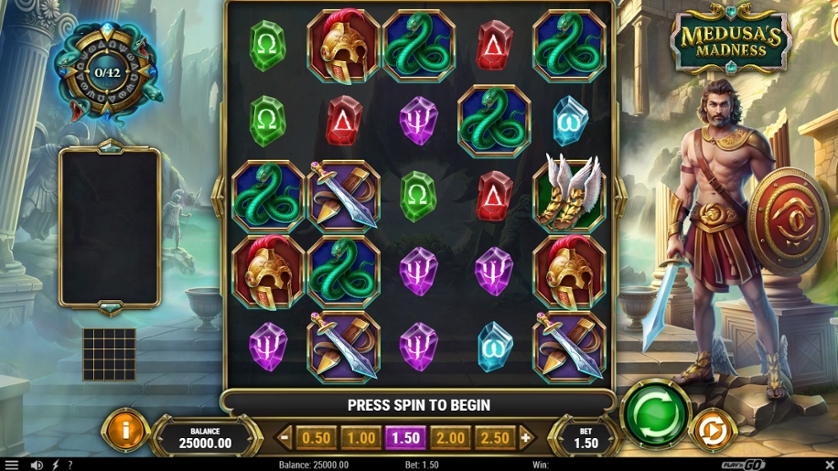This screenshot has width=838, height=471.
Task: Select the 1.50 bet amount
Action: pyautogui.click(x=406, y=438)
